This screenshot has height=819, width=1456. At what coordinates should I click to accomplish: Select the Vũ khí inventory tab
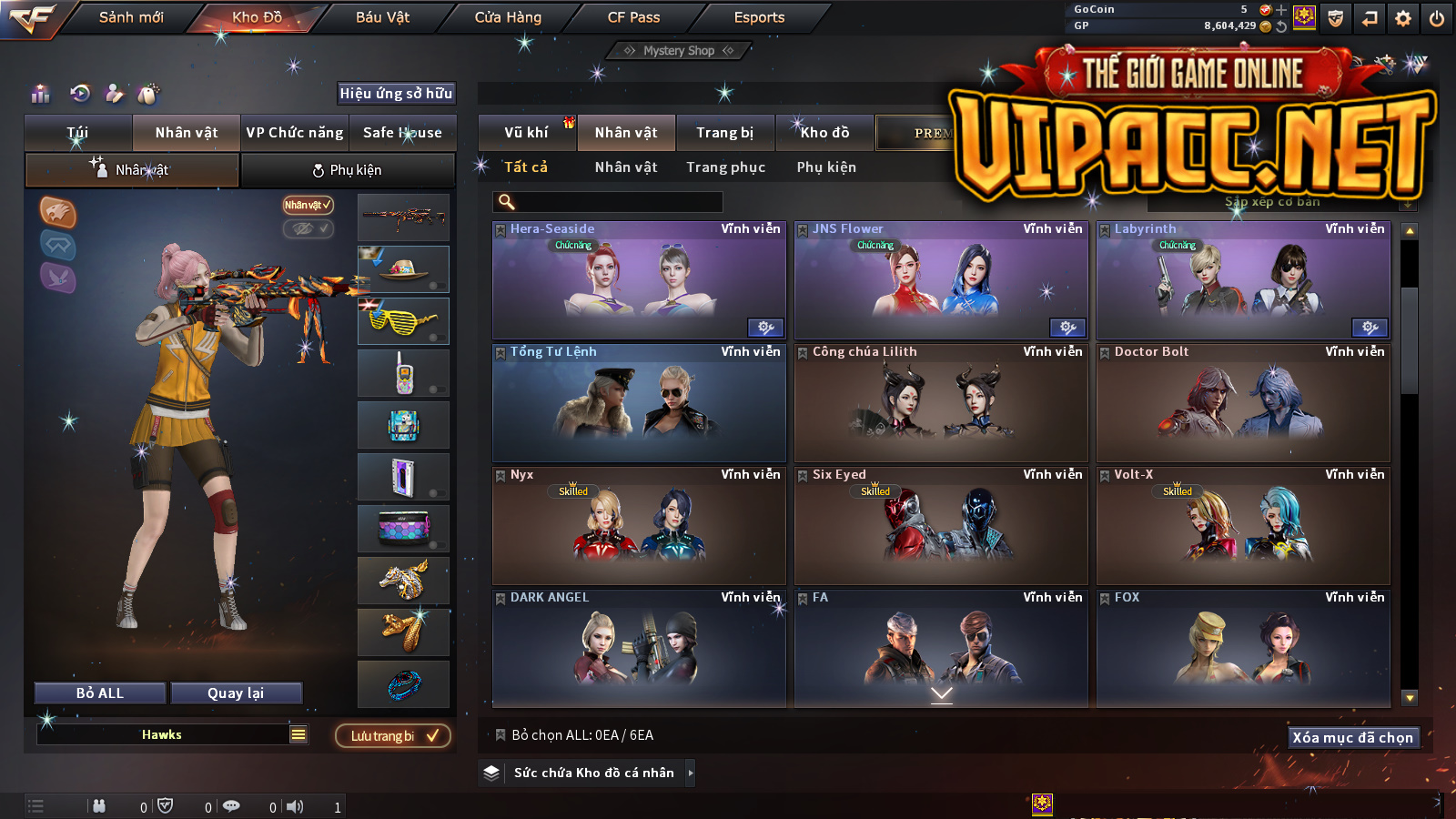point(526,133)
